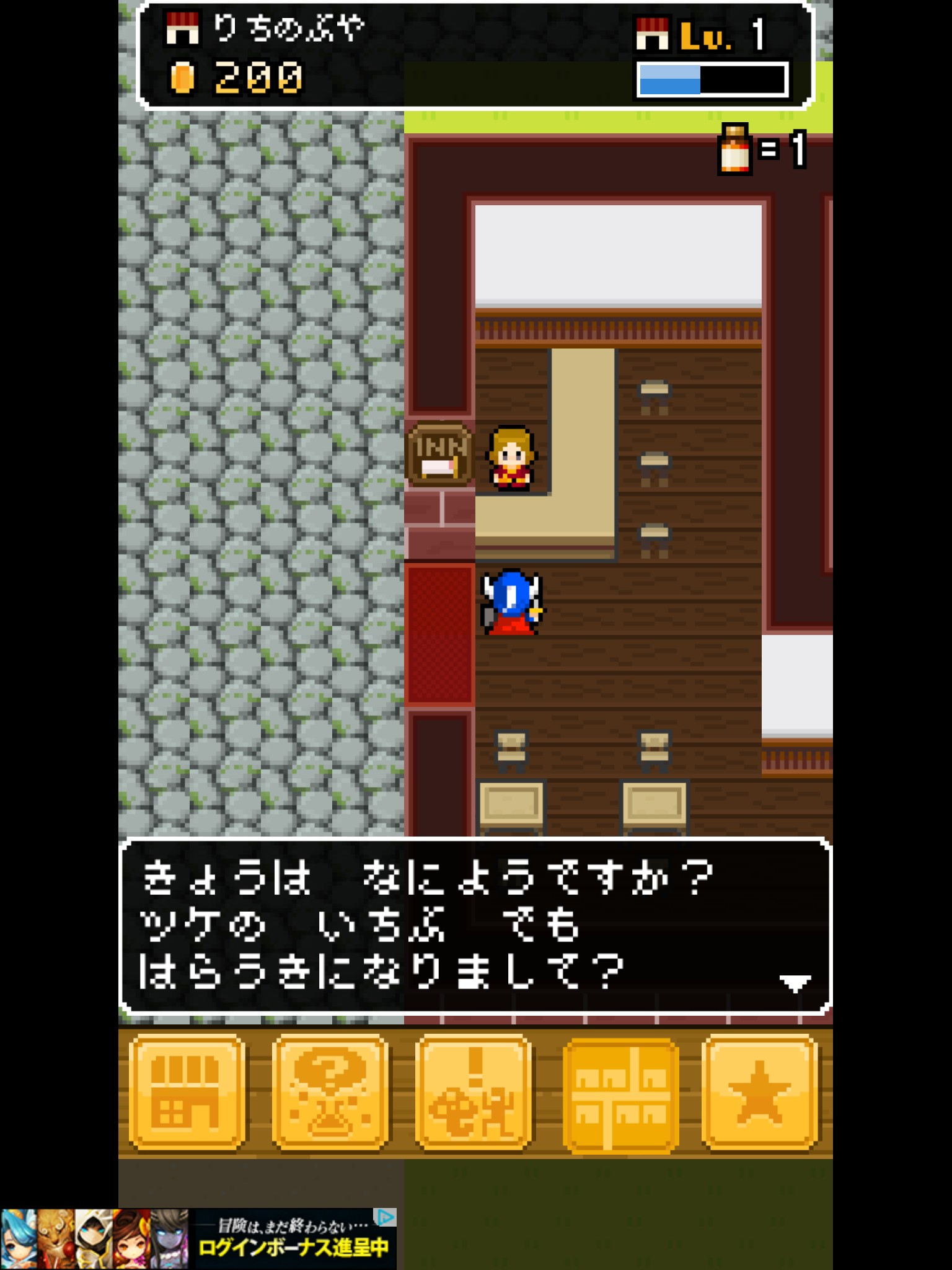Screen dimensions: 952x1270
Task: Open the shop building menu button
Action: [x=187, y=1092]
